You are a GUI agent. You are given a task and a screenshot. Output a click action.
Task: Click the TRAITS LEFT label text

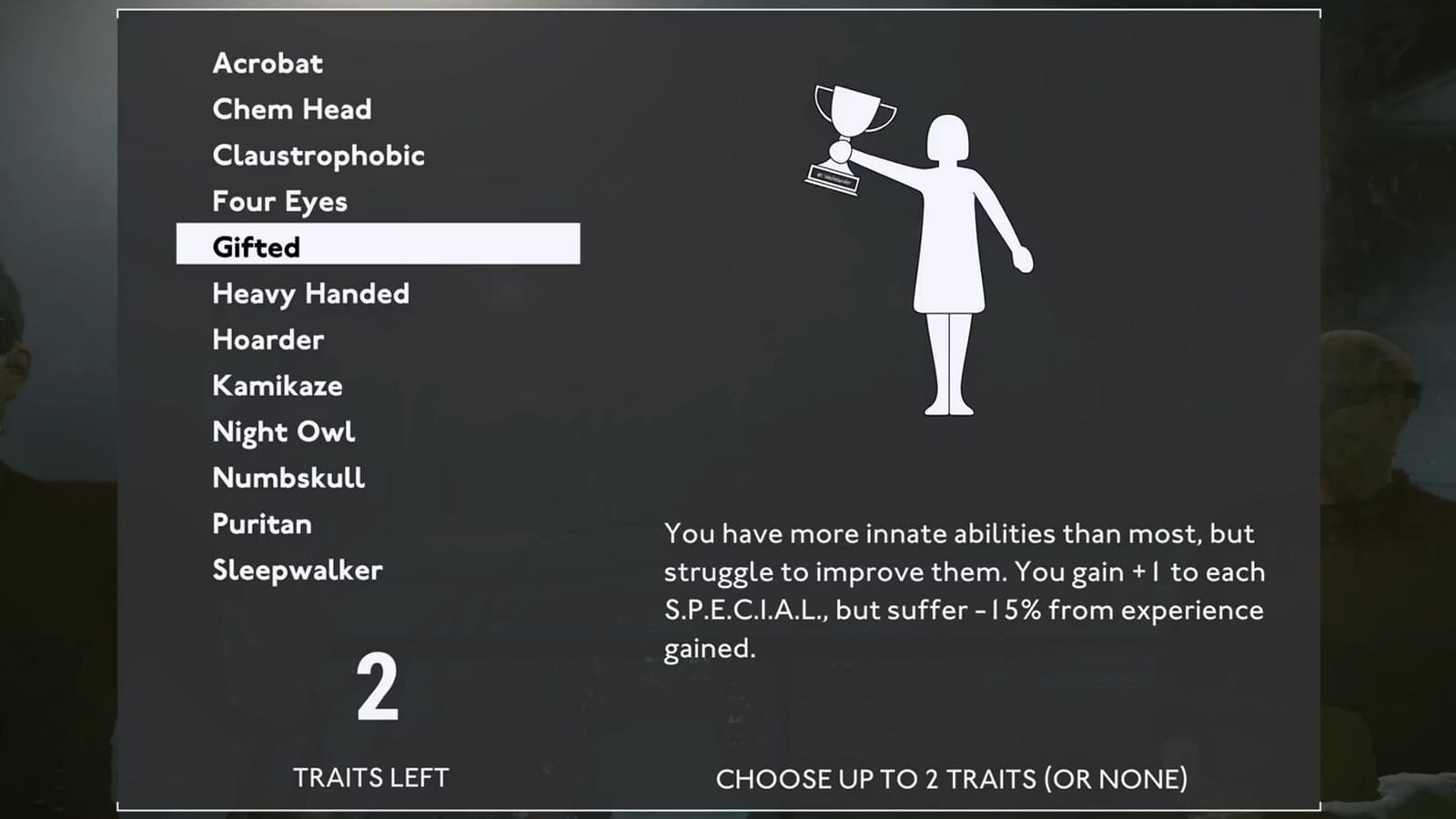[371, 778]
